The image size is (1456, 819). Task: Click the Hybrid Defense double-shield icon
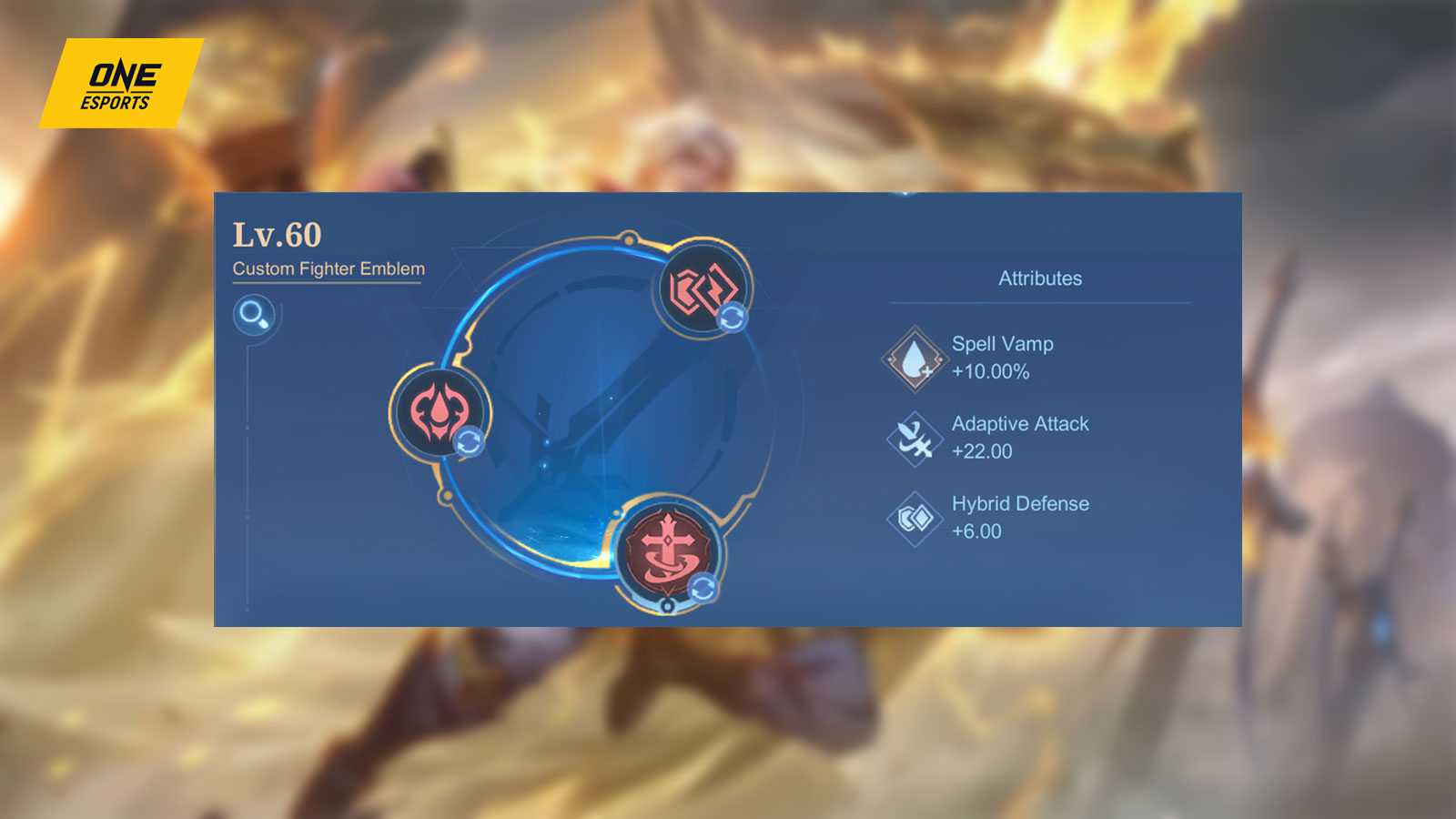[913, 517]
